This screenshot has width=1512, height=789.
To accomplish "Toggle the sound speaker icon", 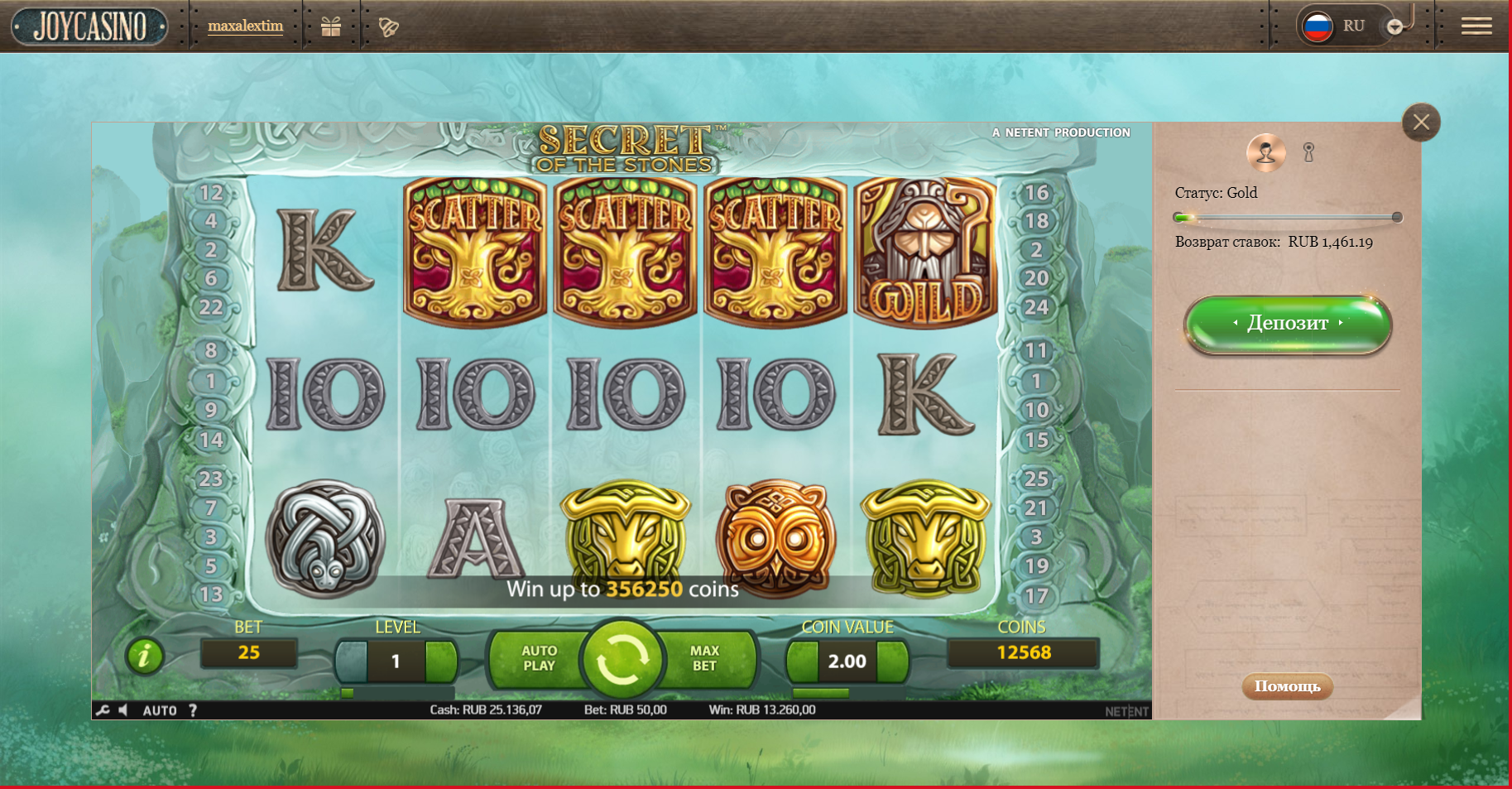I will click(x=123, y=710).
